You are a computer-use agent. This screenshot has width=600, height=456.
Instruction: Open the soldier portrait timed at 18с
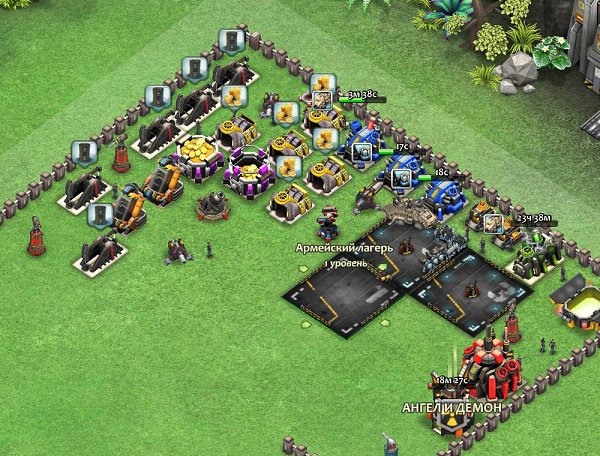tap(400, 177)
